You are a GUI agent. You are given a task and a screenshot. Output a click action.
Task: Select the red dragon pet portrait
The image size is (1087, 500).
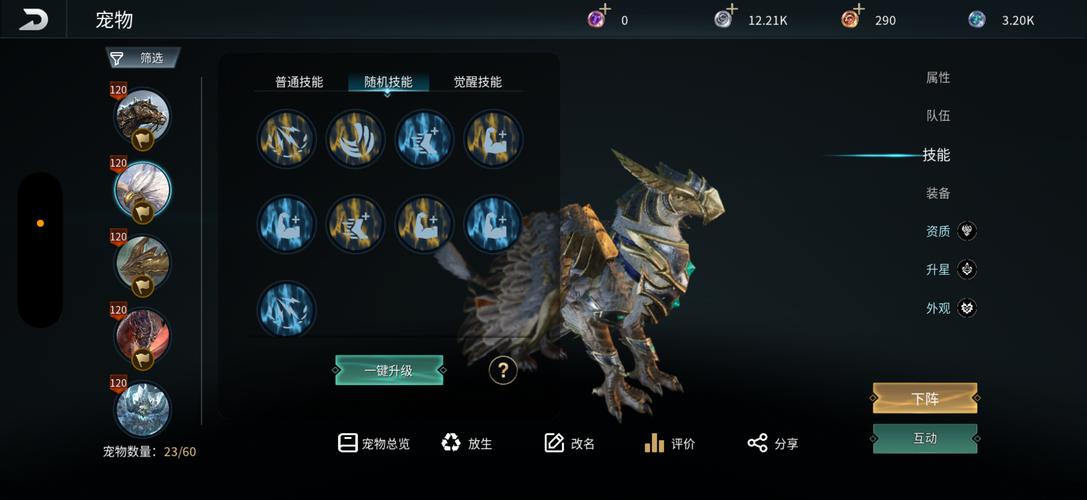pos(141,335)
